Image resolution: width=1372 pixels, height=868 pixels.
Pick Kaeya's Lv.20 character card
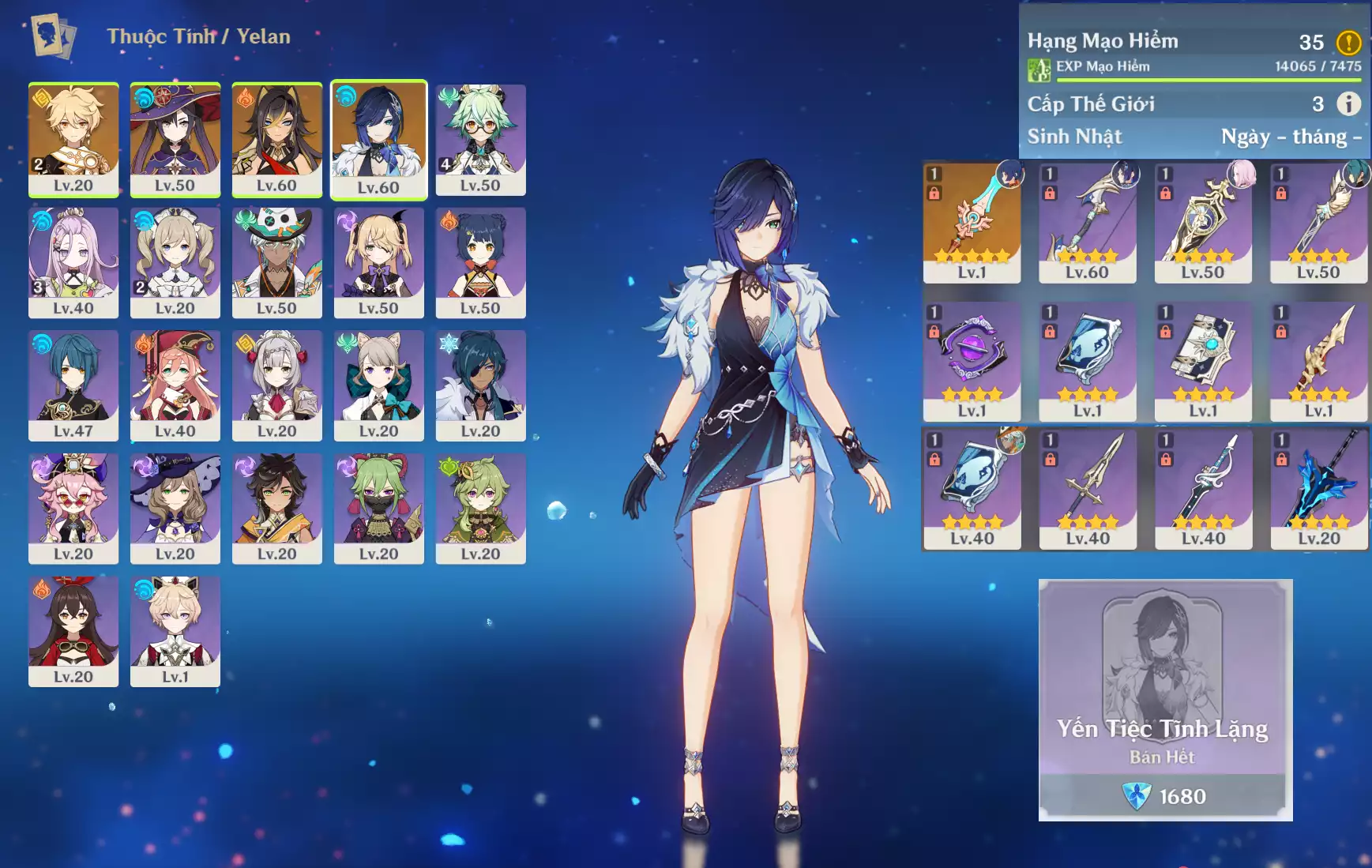coord(480,385)
